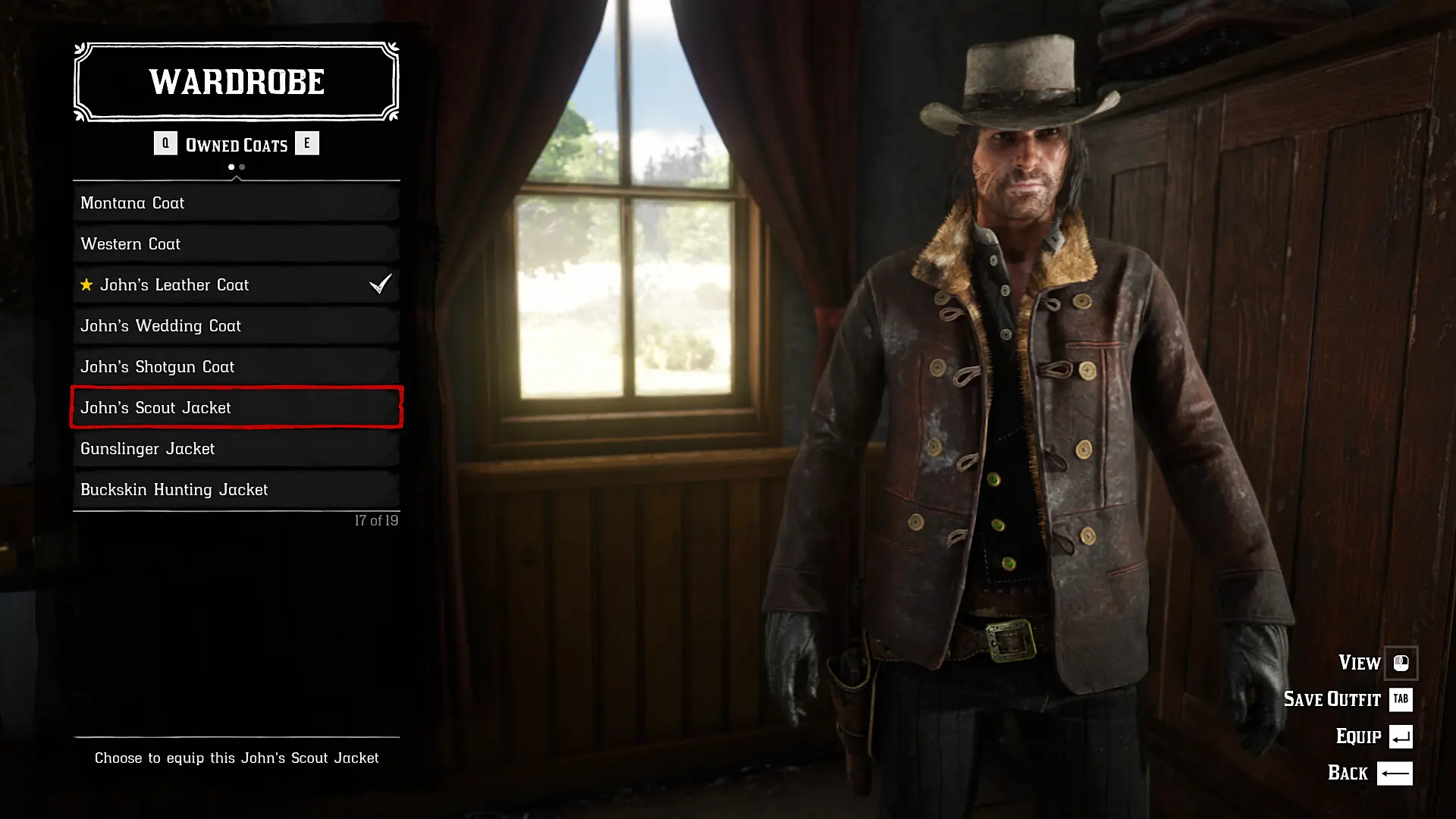Select John's Leather Coat row
Screen dimensions: 1456x819
(x=236, y=285)
